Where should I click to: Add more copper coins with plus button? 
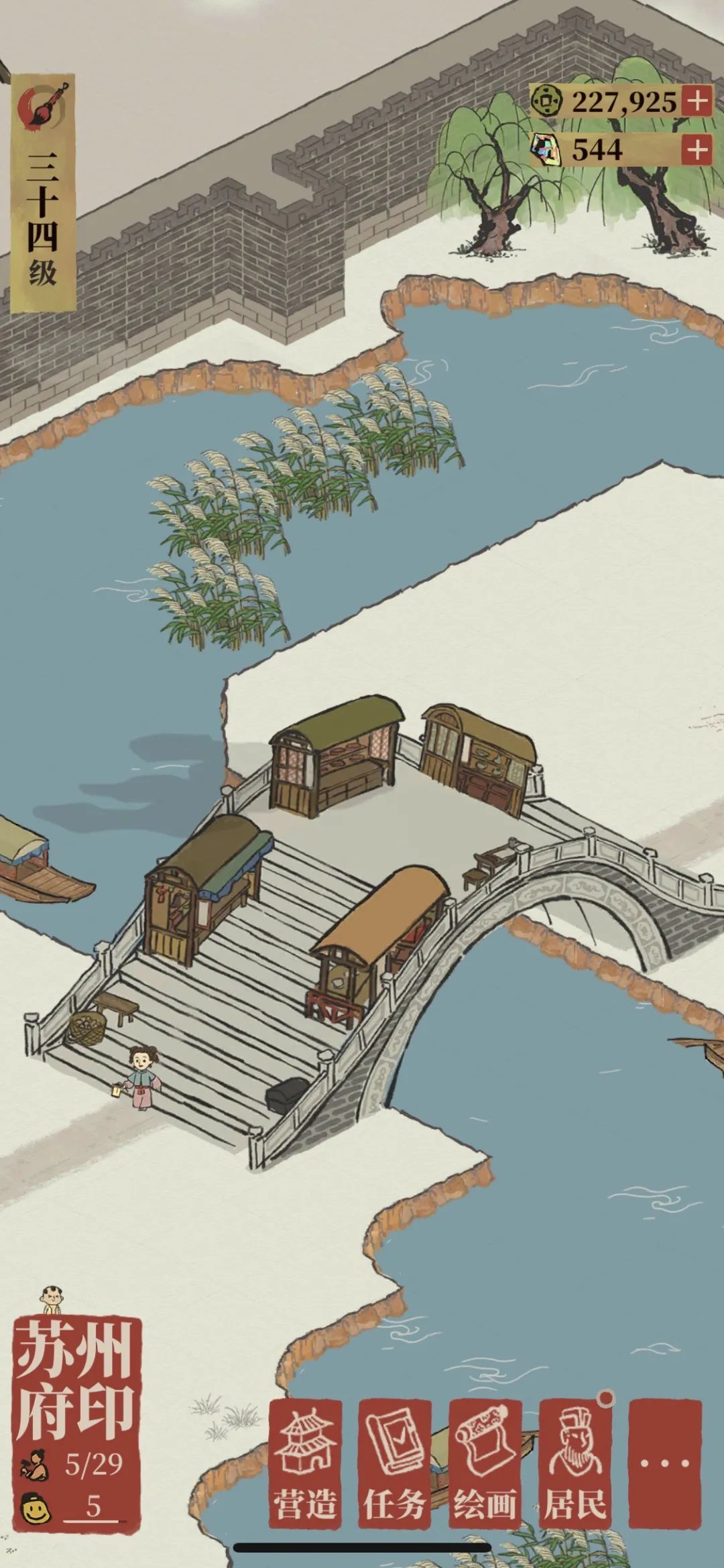697,101
